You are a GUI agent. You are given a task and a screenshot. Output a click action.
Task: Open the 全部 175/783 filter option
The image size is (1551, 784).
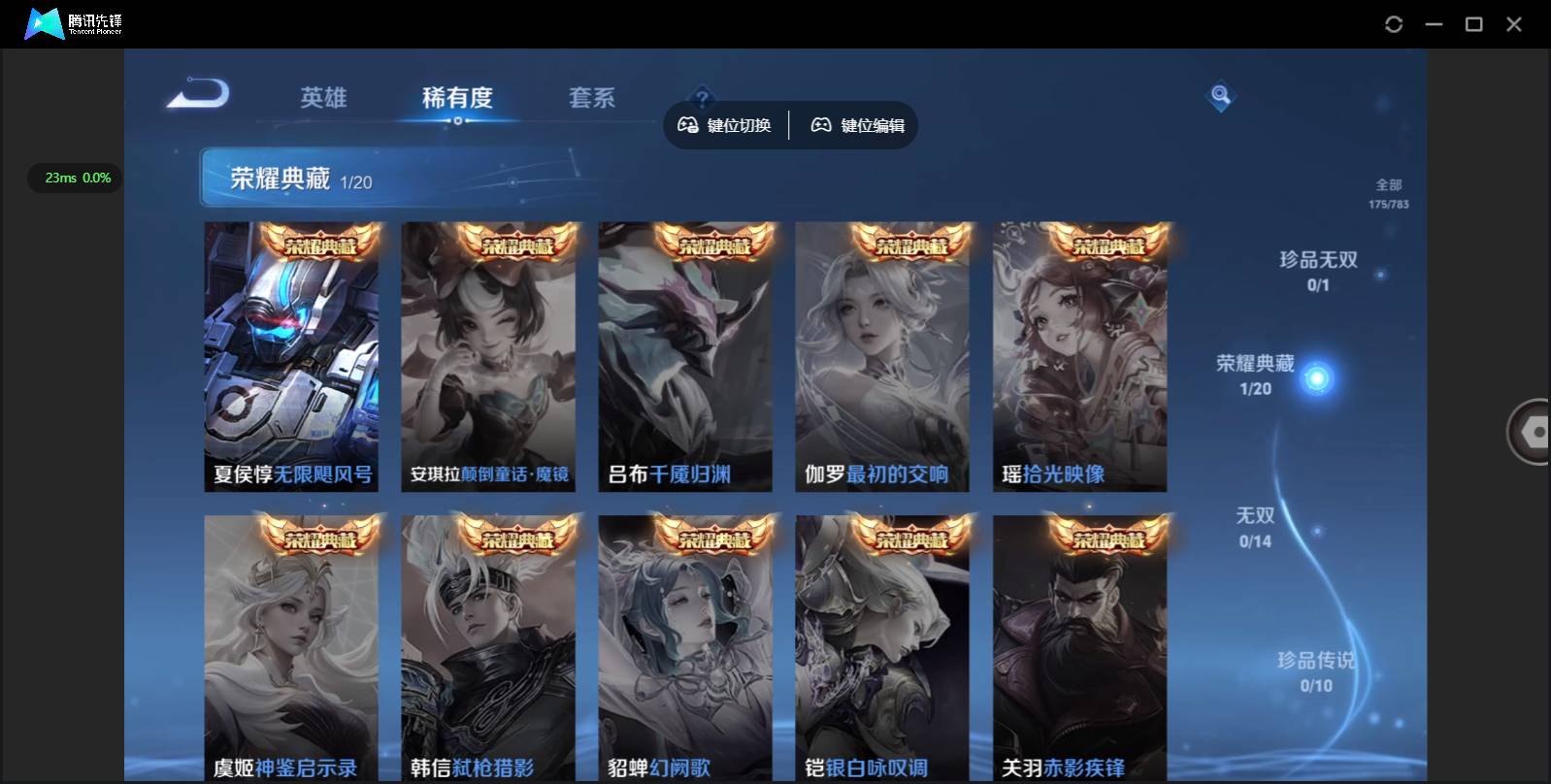point(1390,191)
